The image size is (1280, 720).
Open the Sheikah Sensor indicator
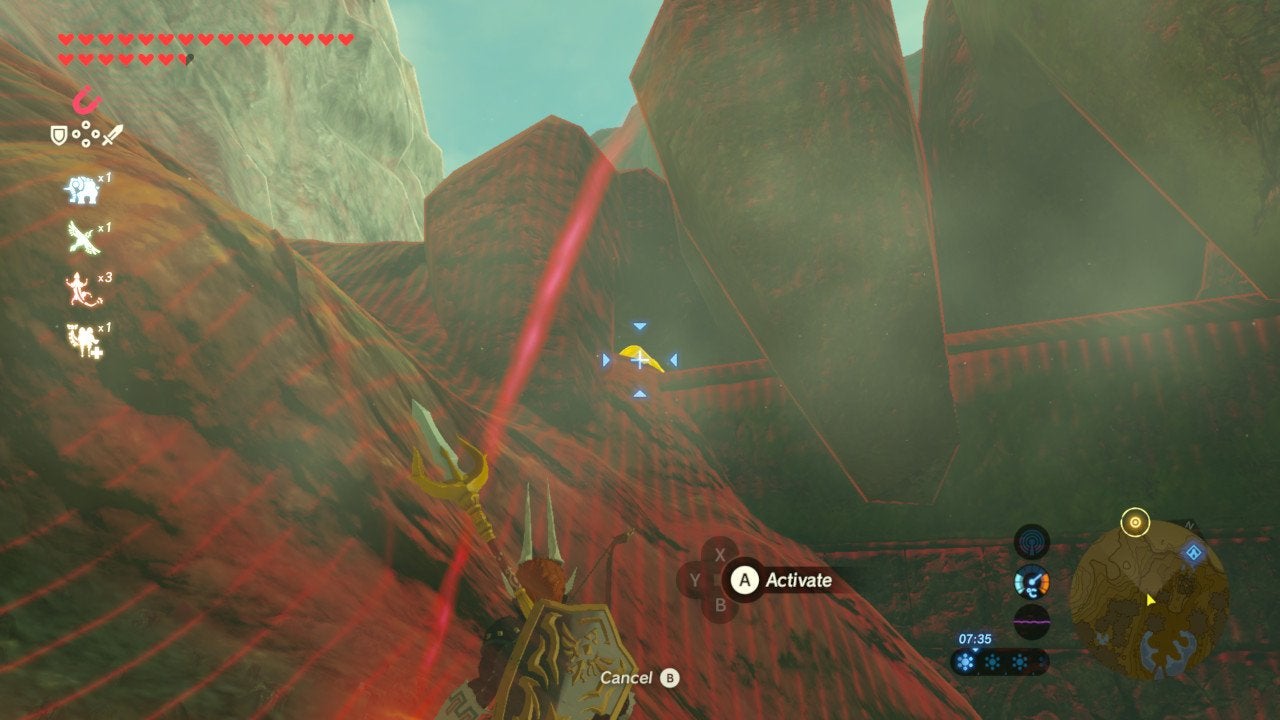pyautogui.click(x=1031, y=541)
